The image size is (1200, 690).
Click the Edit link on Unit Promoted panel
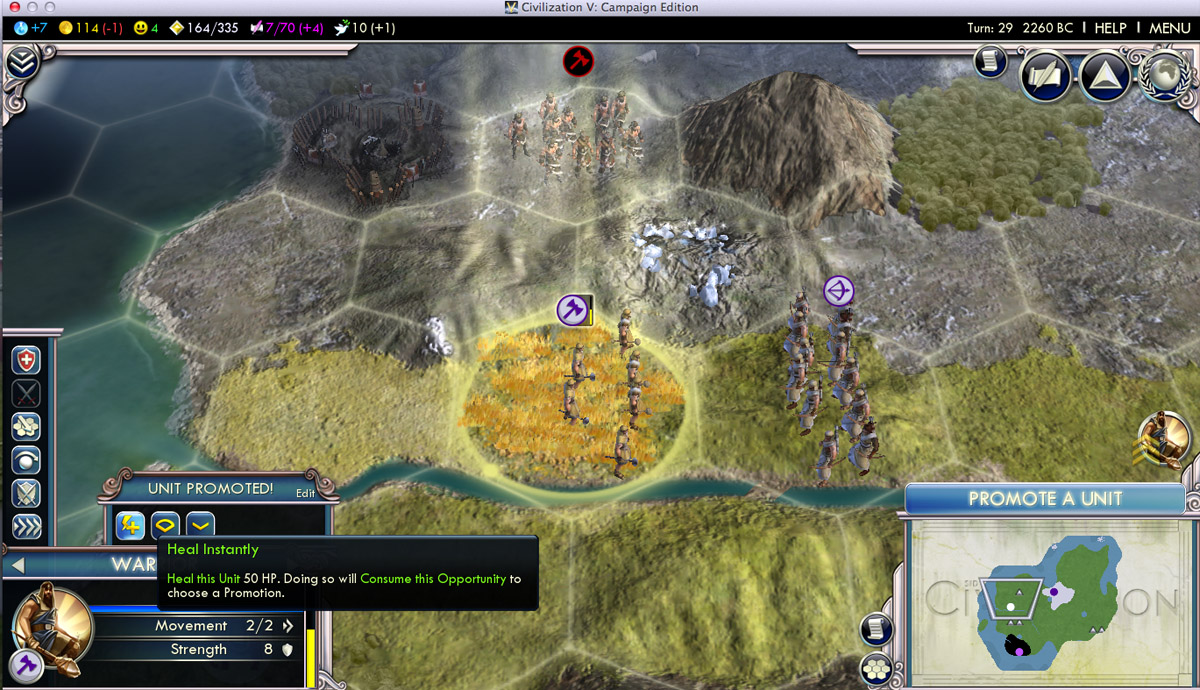click(x=305, y=492)
